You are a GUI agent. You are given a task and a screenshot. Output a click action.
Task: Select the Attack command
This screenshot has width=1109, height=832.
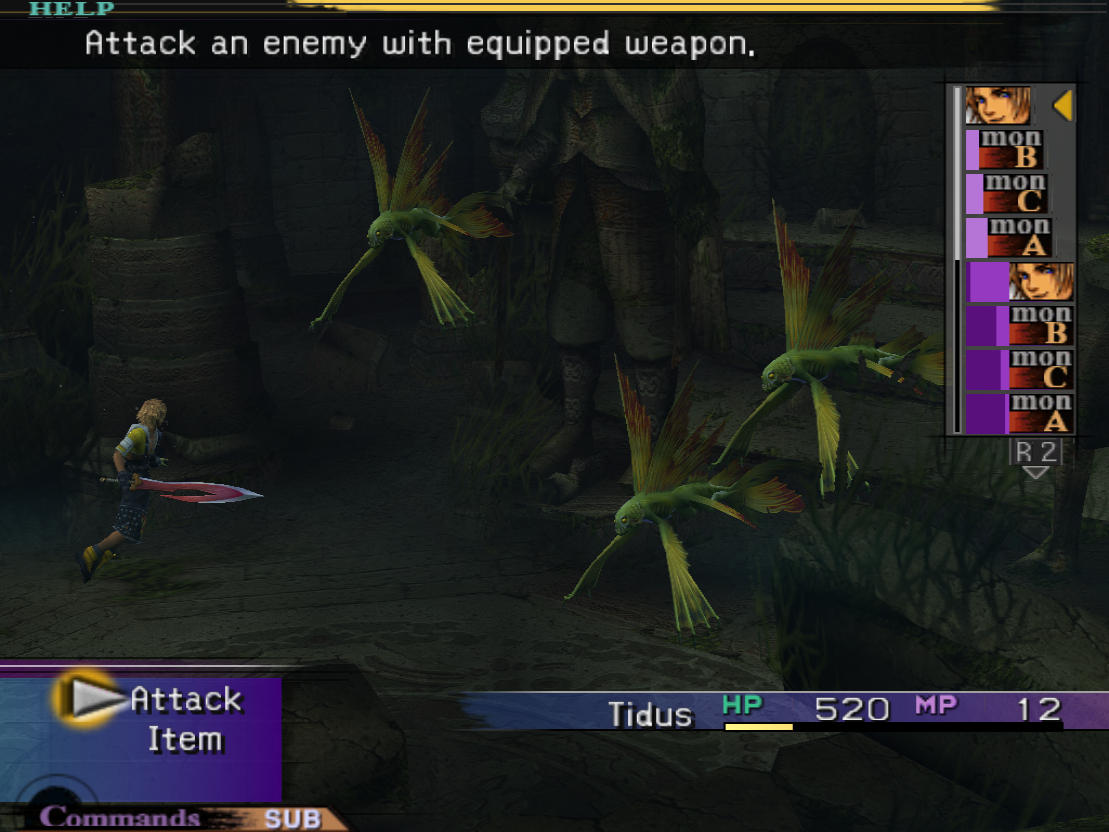185,699
